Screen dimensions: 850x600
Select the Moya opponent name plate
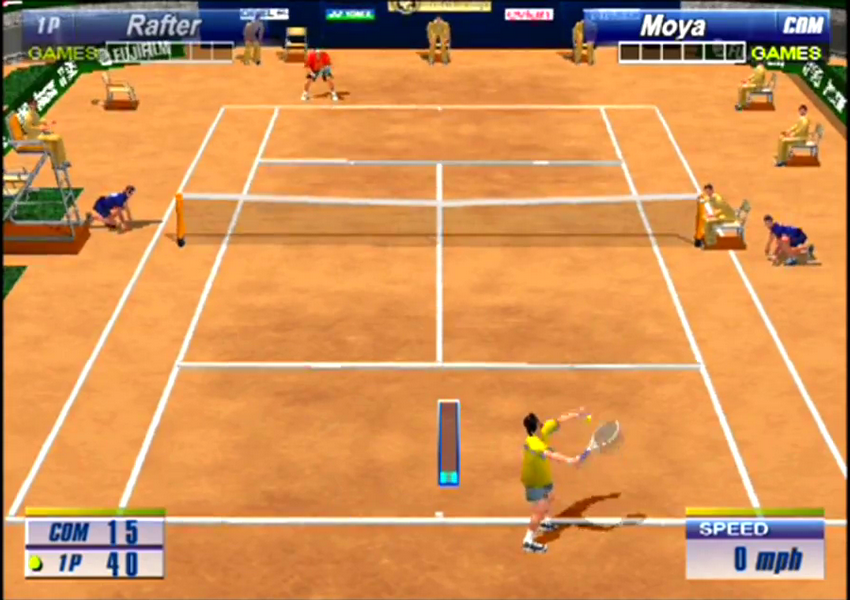[673, 25]
